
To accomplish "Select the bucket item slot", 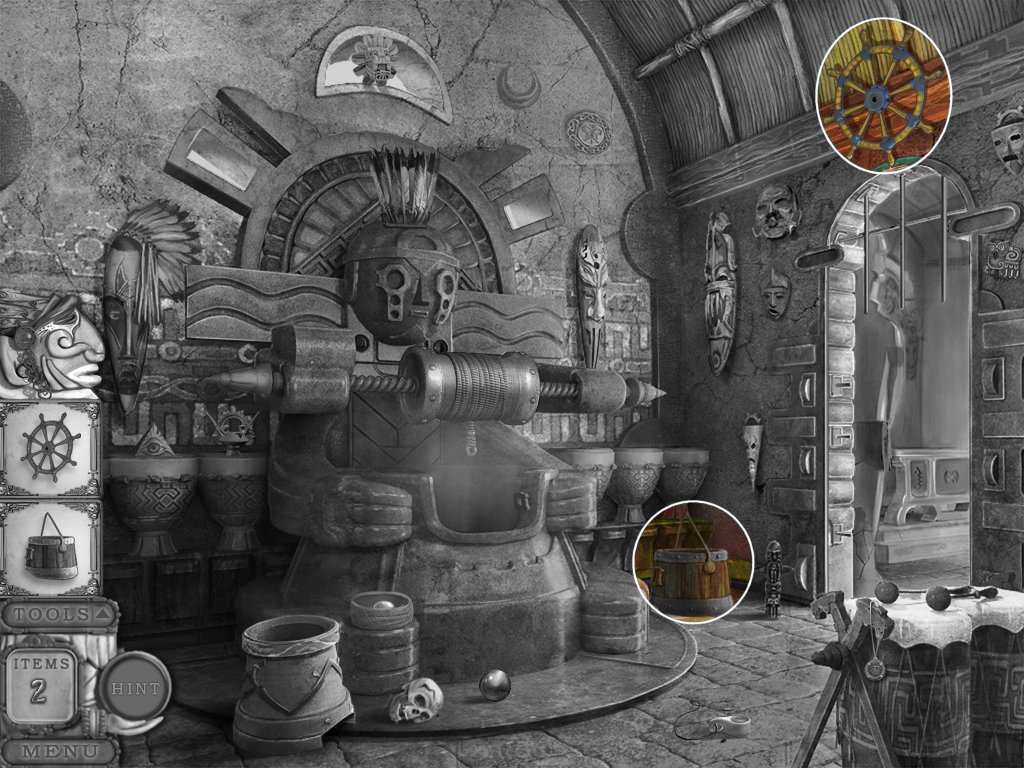I will [x=51, y=548].
